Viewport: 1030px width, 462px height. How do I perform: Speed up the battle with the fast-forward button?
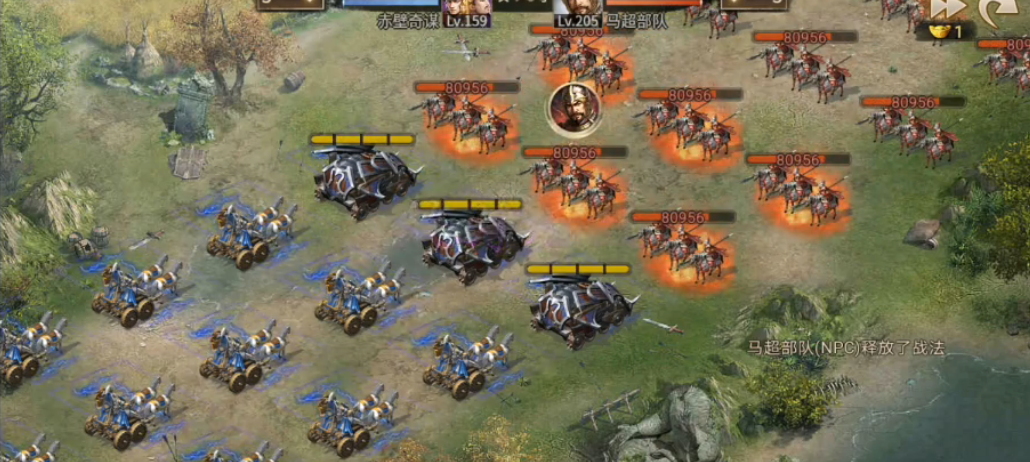pos(948,9)
